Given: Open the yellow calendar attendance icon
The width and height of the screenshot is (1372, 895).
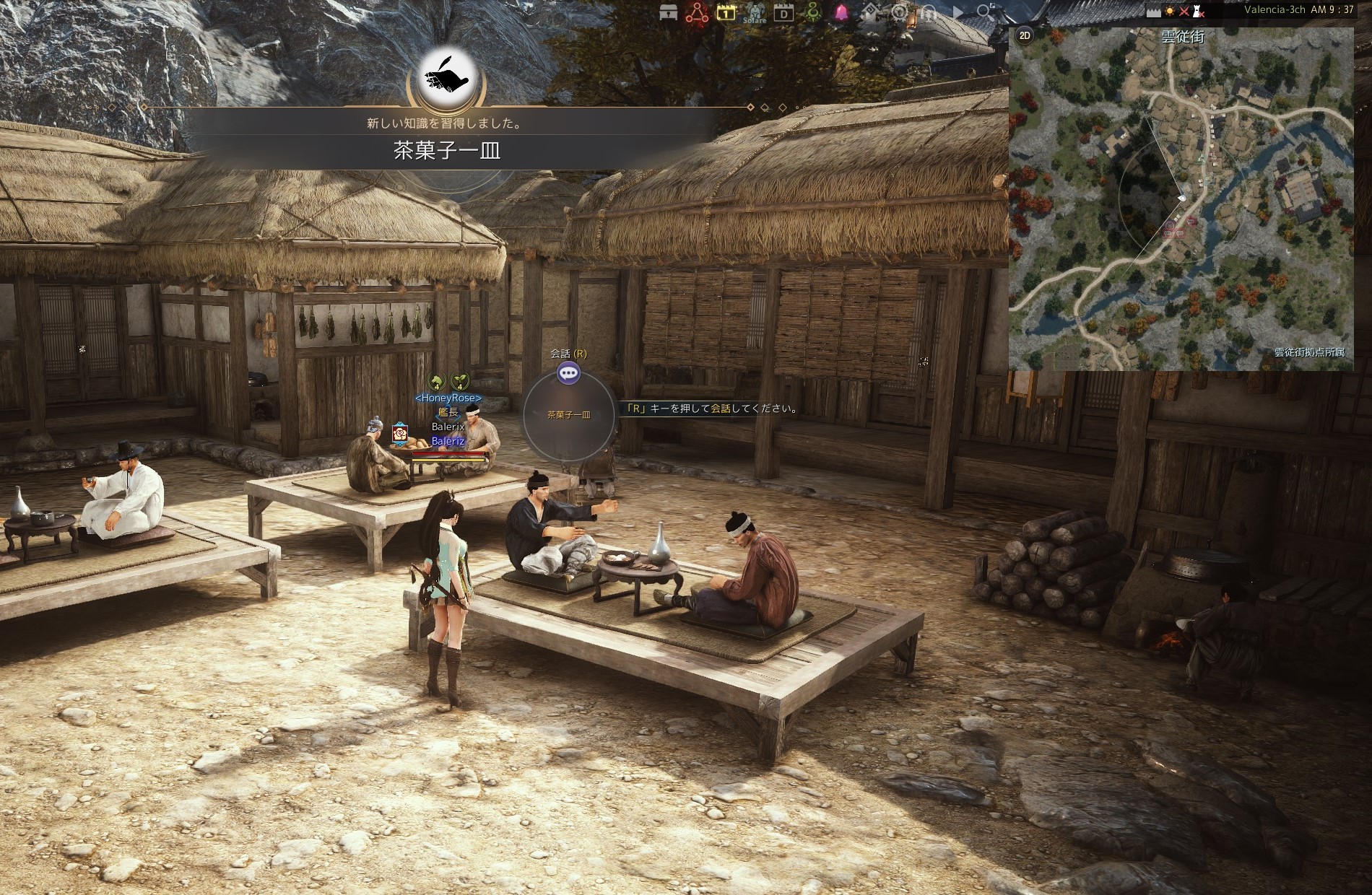Looking at the screenshot, I should click(x=726, y=12).
